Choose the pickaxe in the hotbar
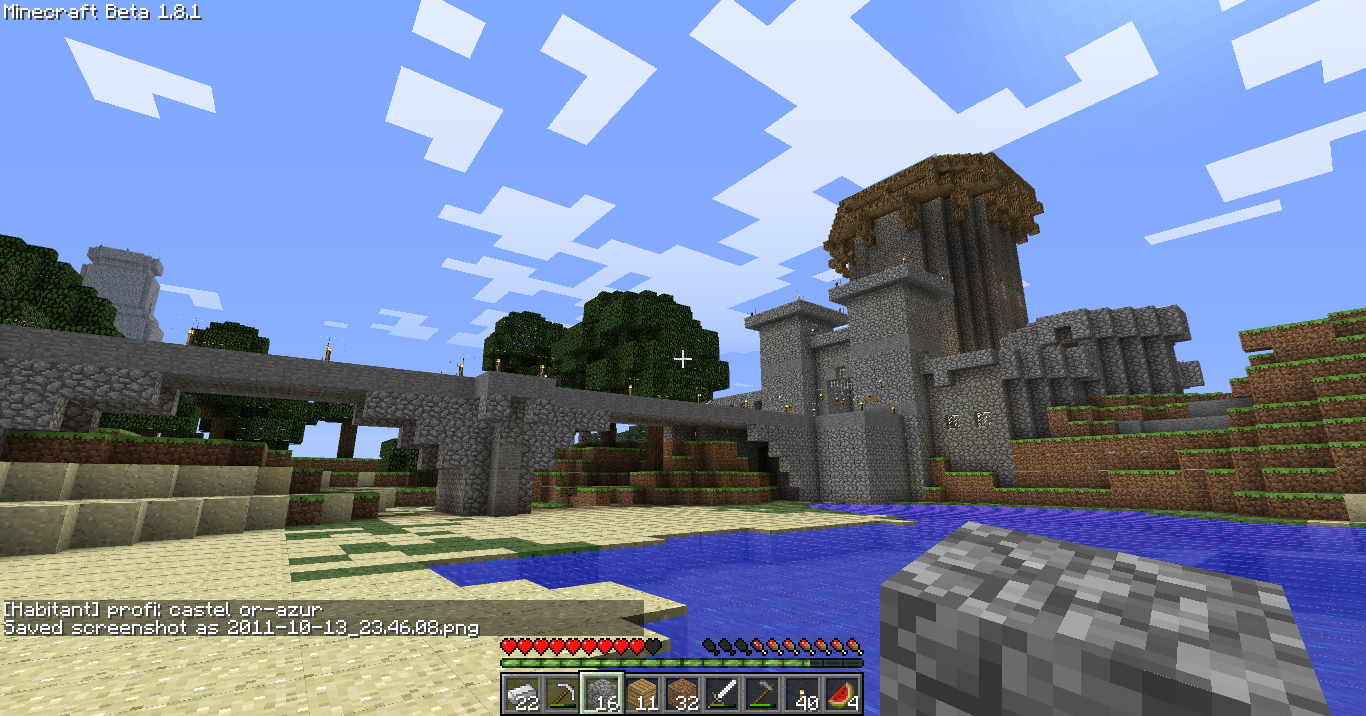1366x716 pixels. (562, 694)
